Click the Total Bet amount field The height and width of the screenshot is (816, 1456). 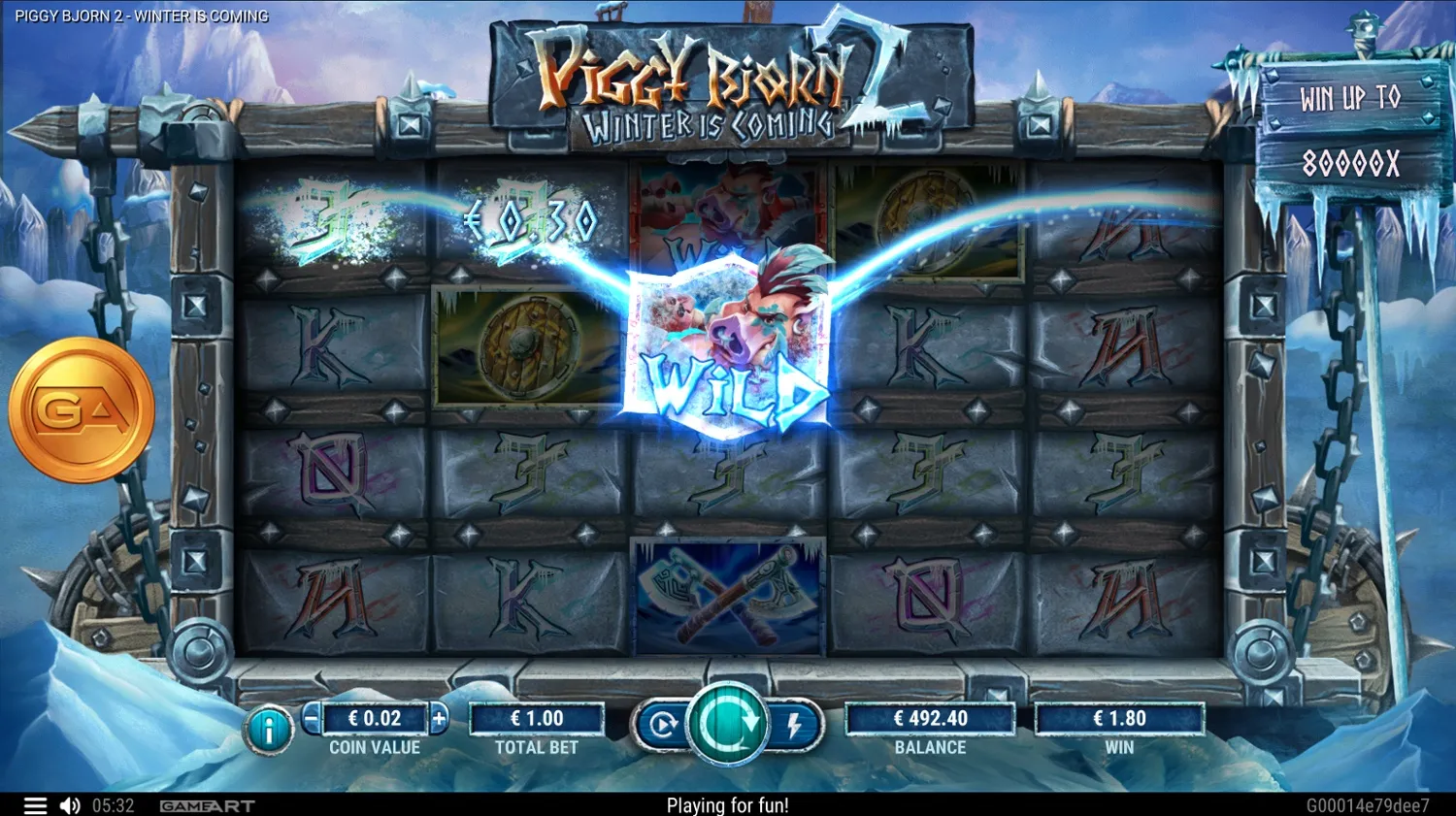pyautogui.click(x=537, y=719)
